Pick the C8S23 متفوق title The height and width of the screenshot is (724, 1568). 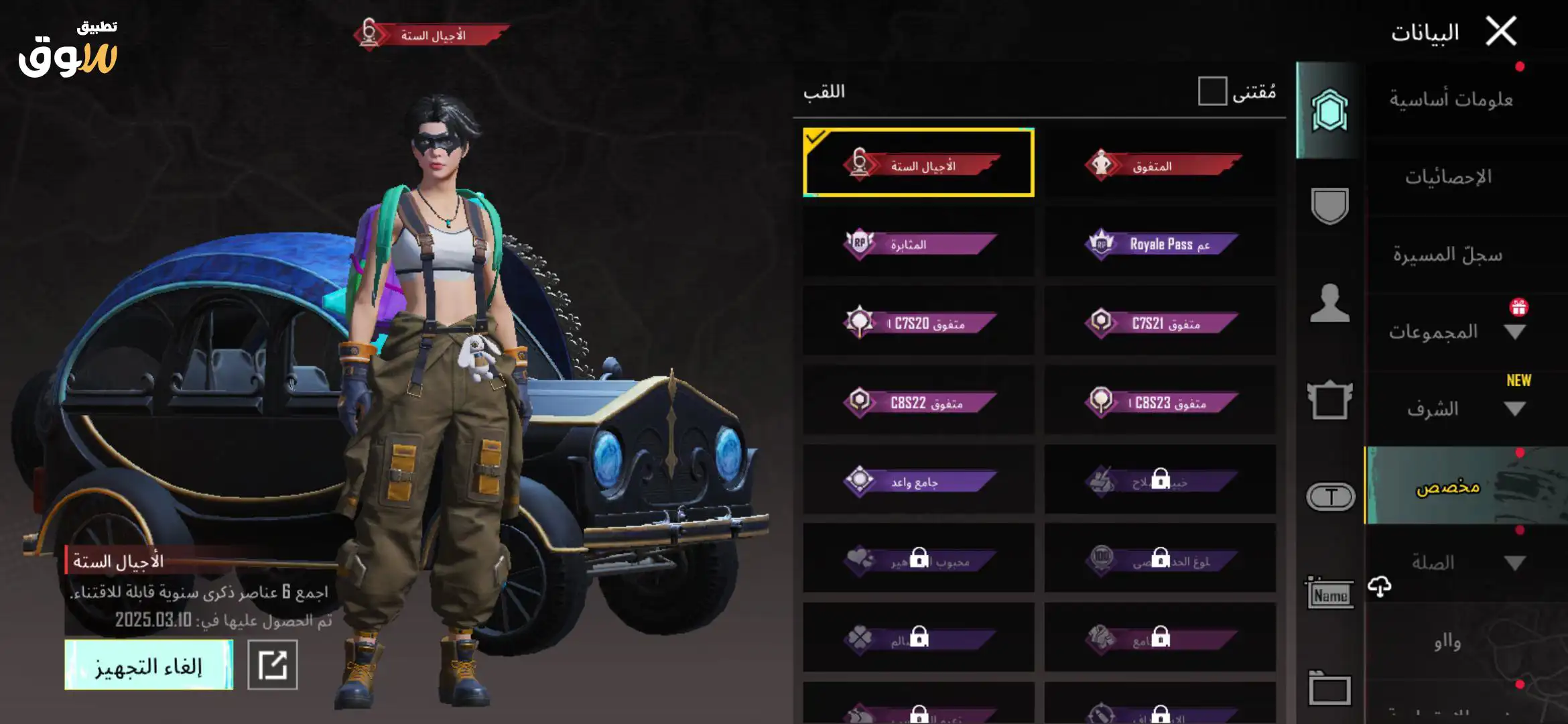1160,402
